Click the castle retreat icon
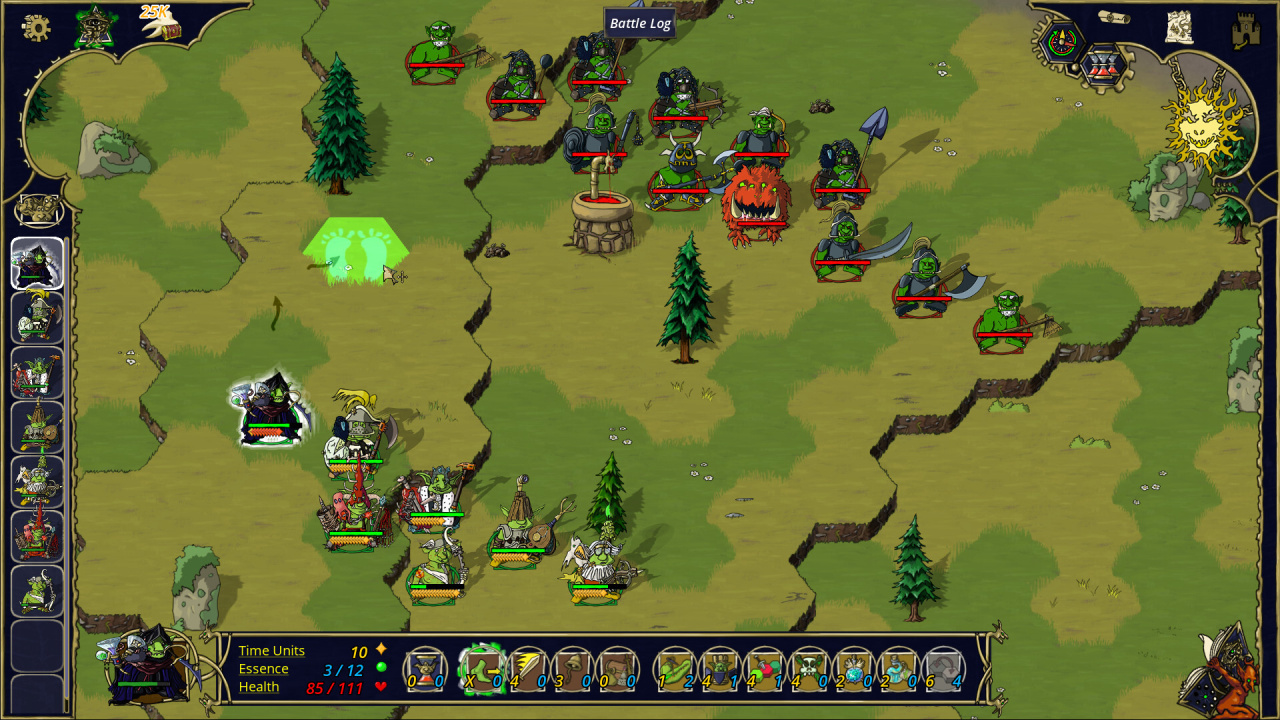The width and height of the screenshot is (1280, 720). point(1246,31)
